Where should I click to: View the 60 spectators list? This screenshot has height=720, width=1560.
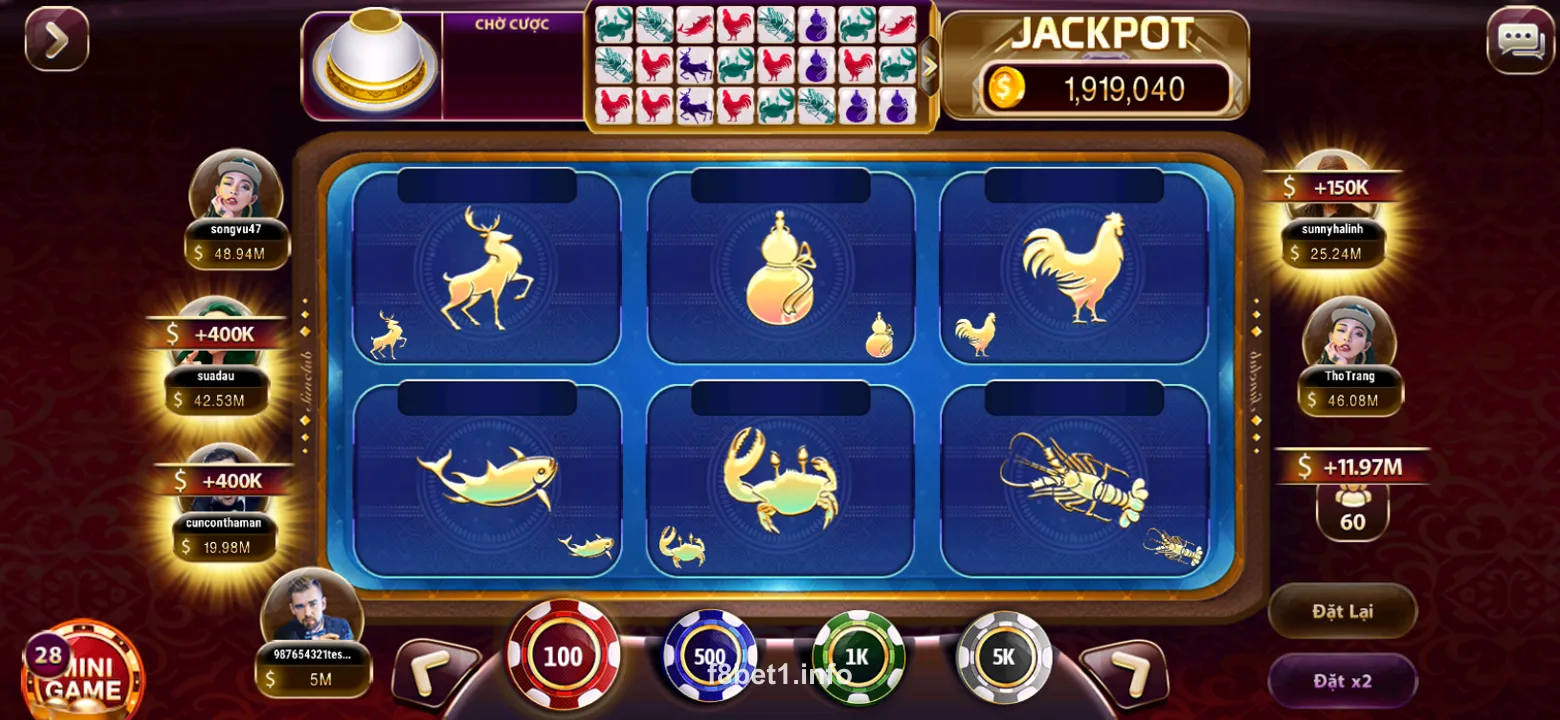pyautogui.click(x=1352, y=510)
